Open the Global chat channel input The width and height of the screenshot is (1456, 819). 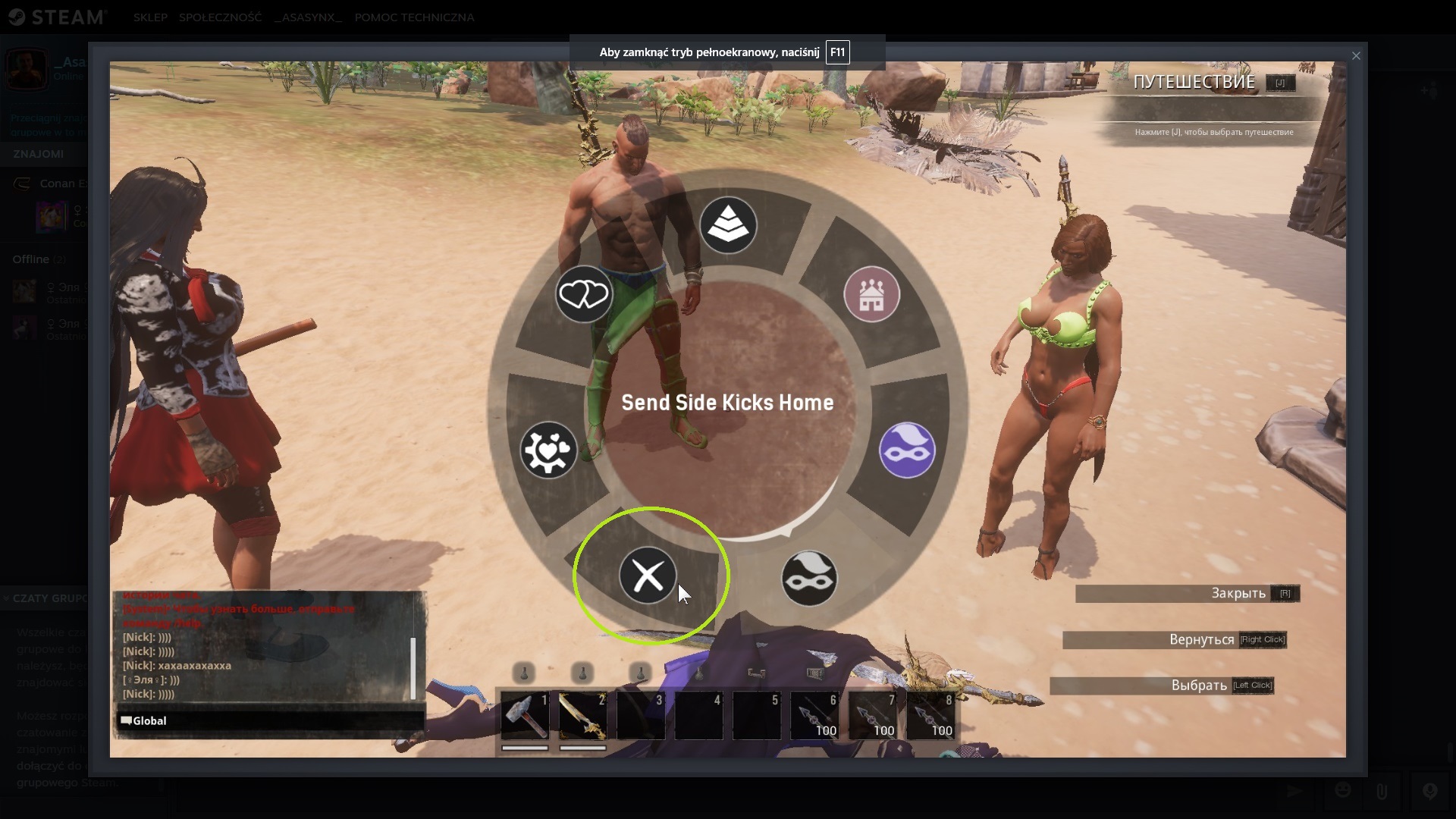click(269, 720)
